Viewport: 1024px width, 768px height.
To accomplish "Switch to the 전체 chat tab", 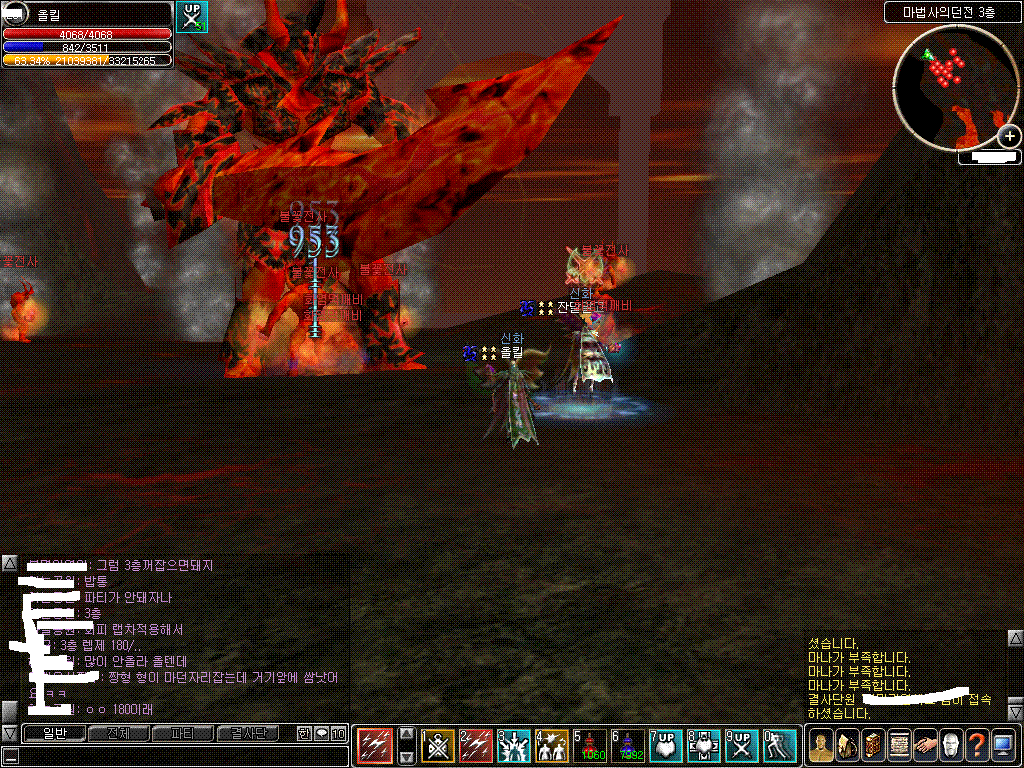I will (118, 734).
